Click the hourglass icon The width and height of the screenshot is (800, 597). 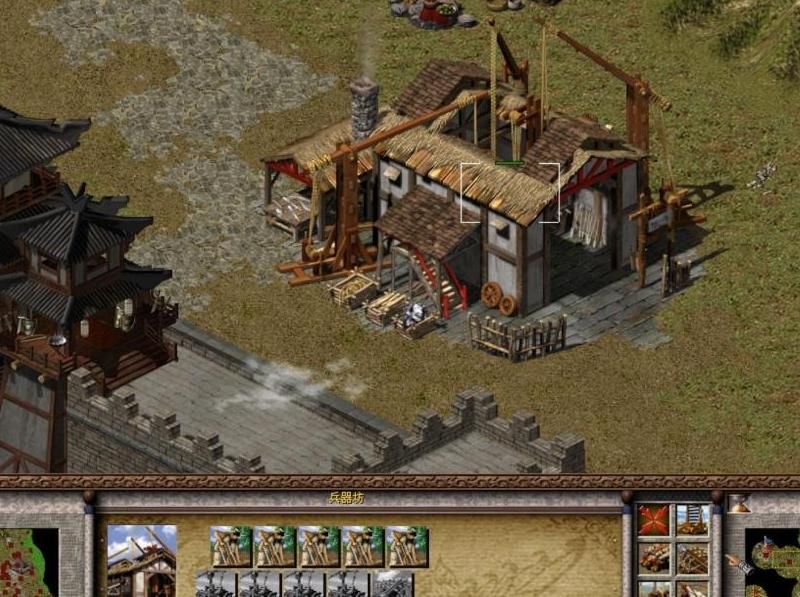point(739,505)
